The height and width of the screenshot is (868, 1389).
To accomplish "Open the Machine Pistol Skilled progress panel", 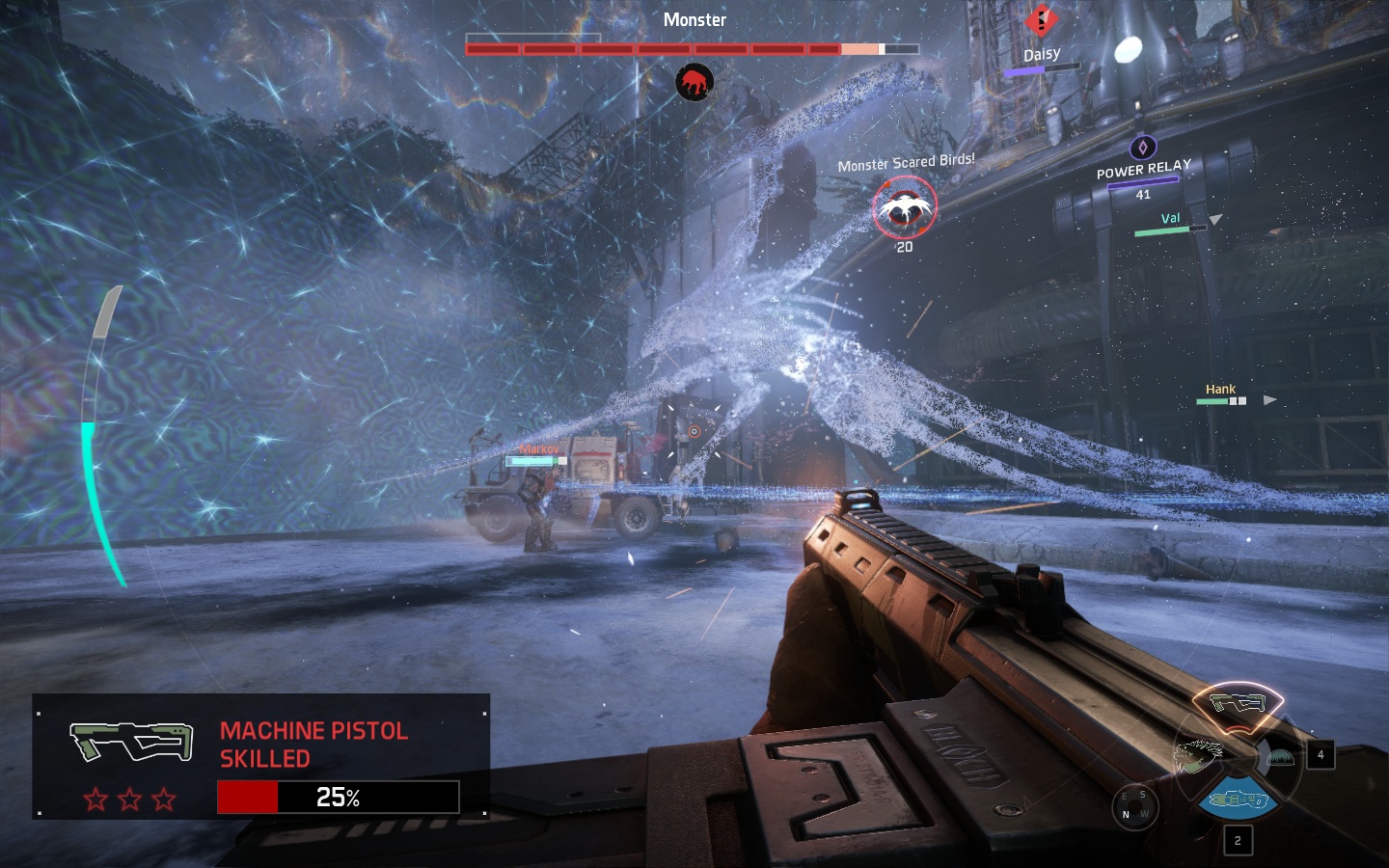I will pyautogui.click(x=260, y=756).
